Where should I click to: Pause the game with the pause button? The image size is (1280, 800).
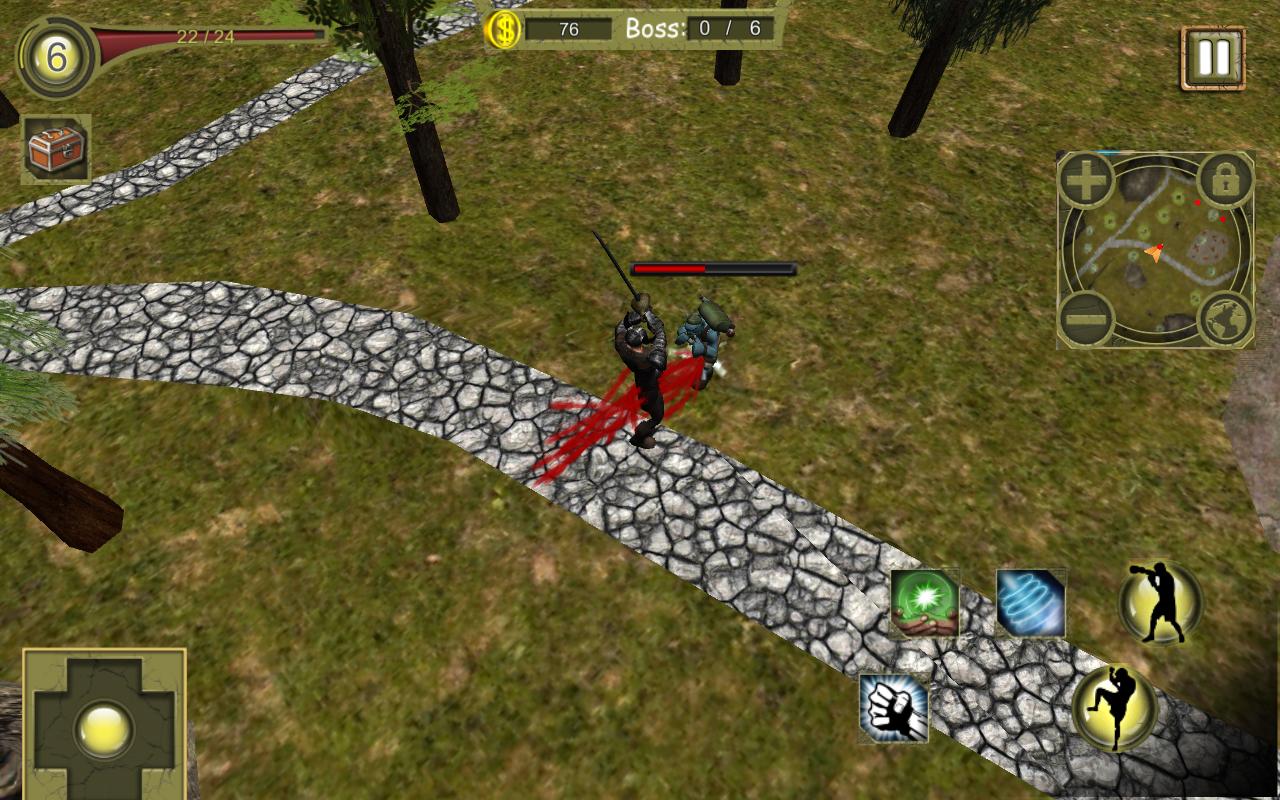[x=1213, y=58]
